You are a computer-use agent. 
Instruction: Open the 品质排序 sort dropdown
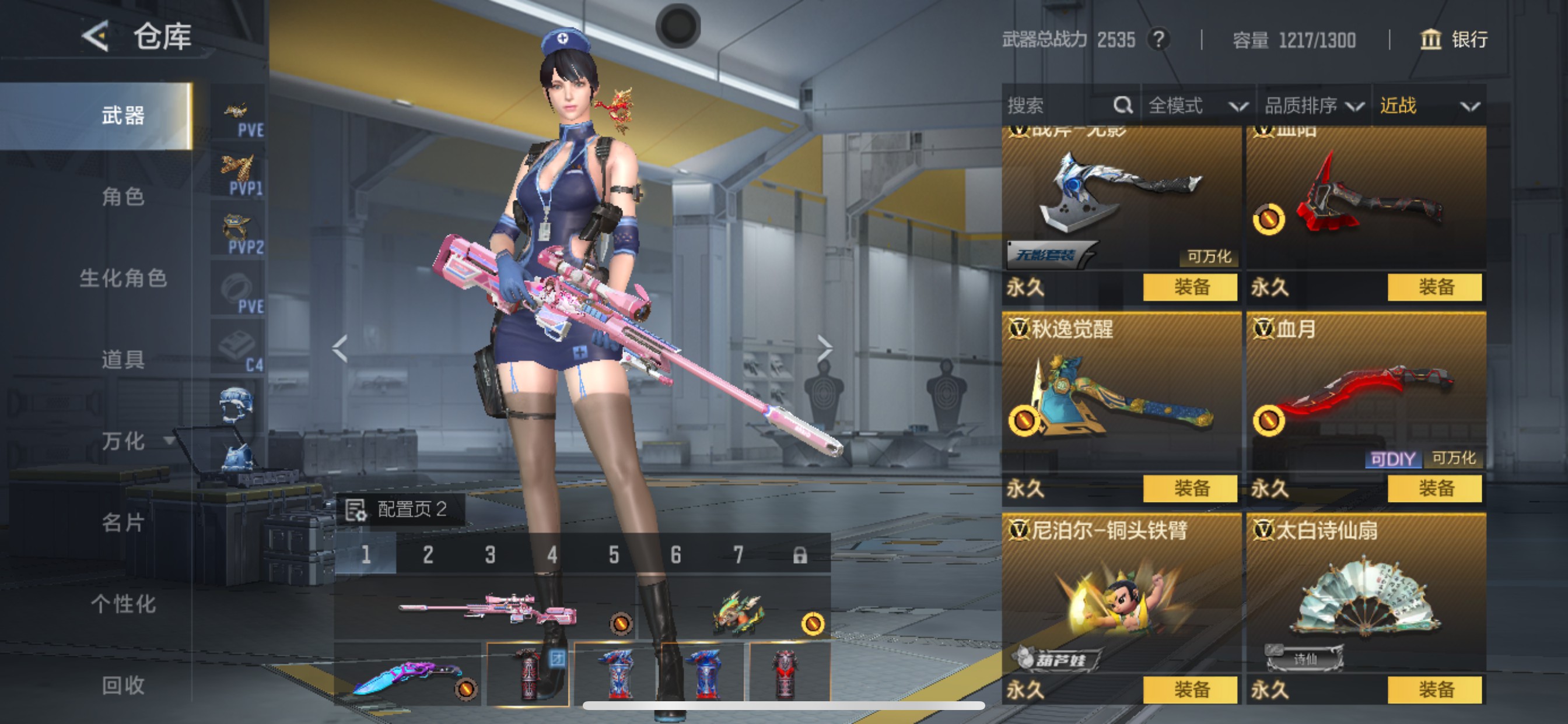1314,106
